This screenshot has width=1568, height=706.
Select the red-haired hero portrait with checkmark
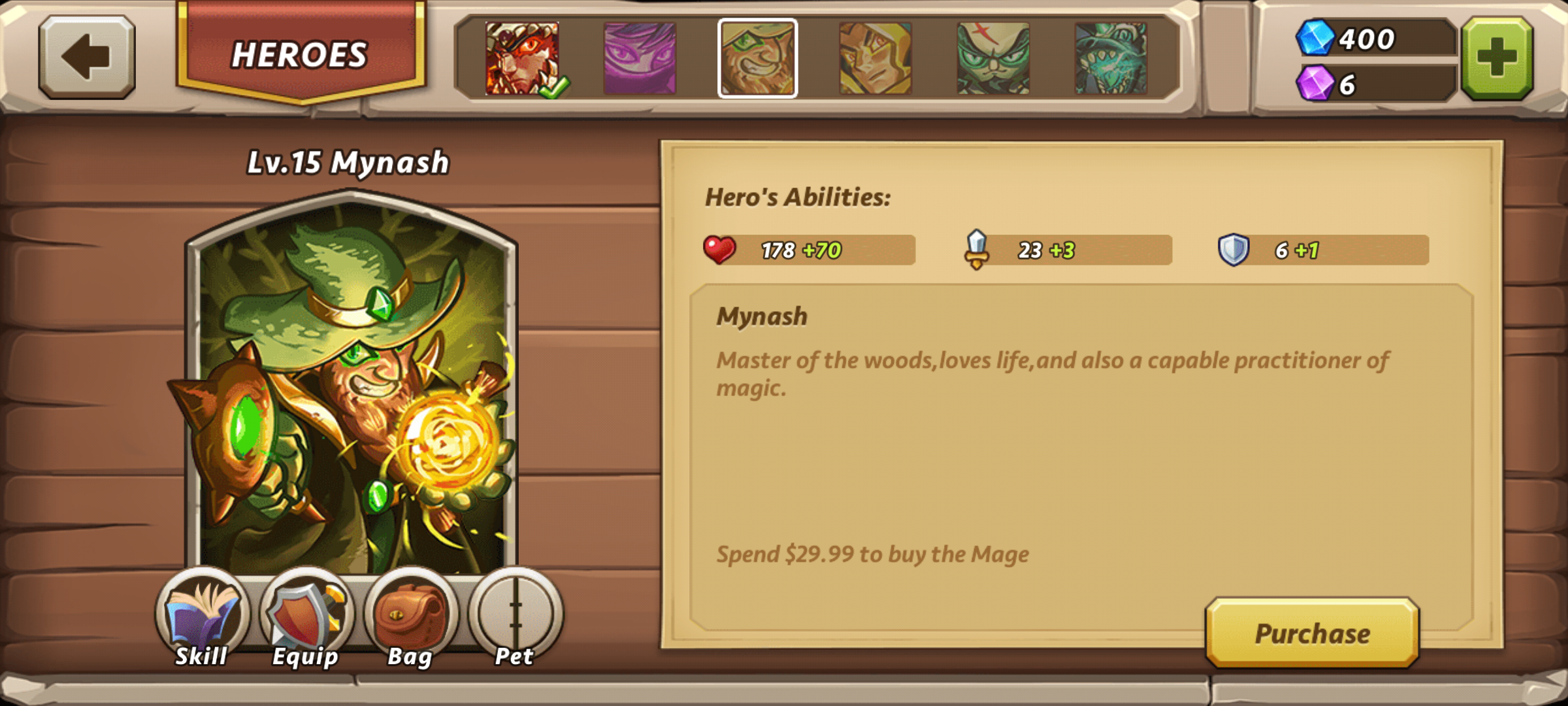pos(522,59)
